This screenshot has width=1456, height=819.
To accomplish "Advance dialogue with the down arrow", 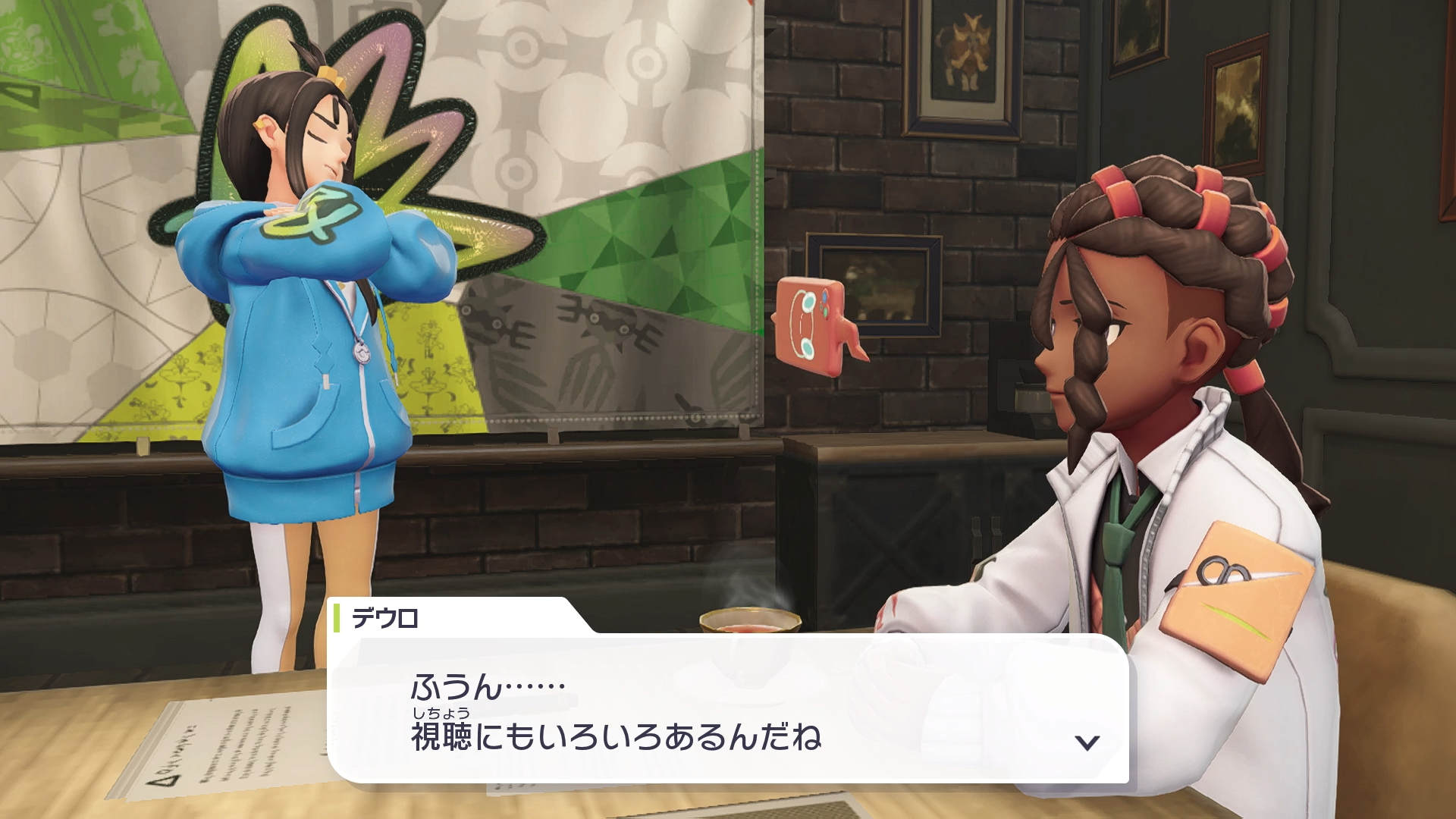I will point(1087,742).
